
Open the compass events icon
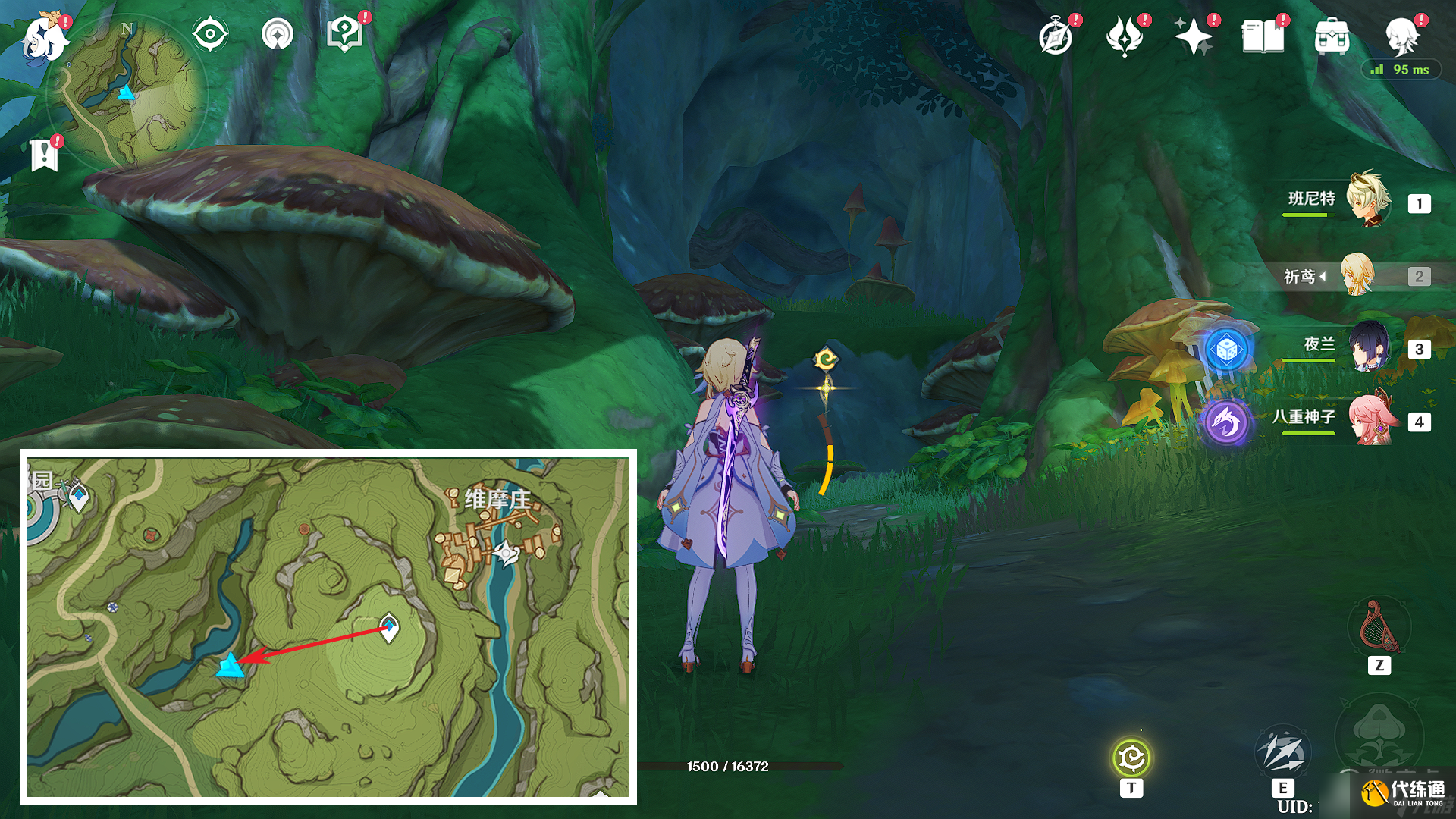coord(1056,37)
